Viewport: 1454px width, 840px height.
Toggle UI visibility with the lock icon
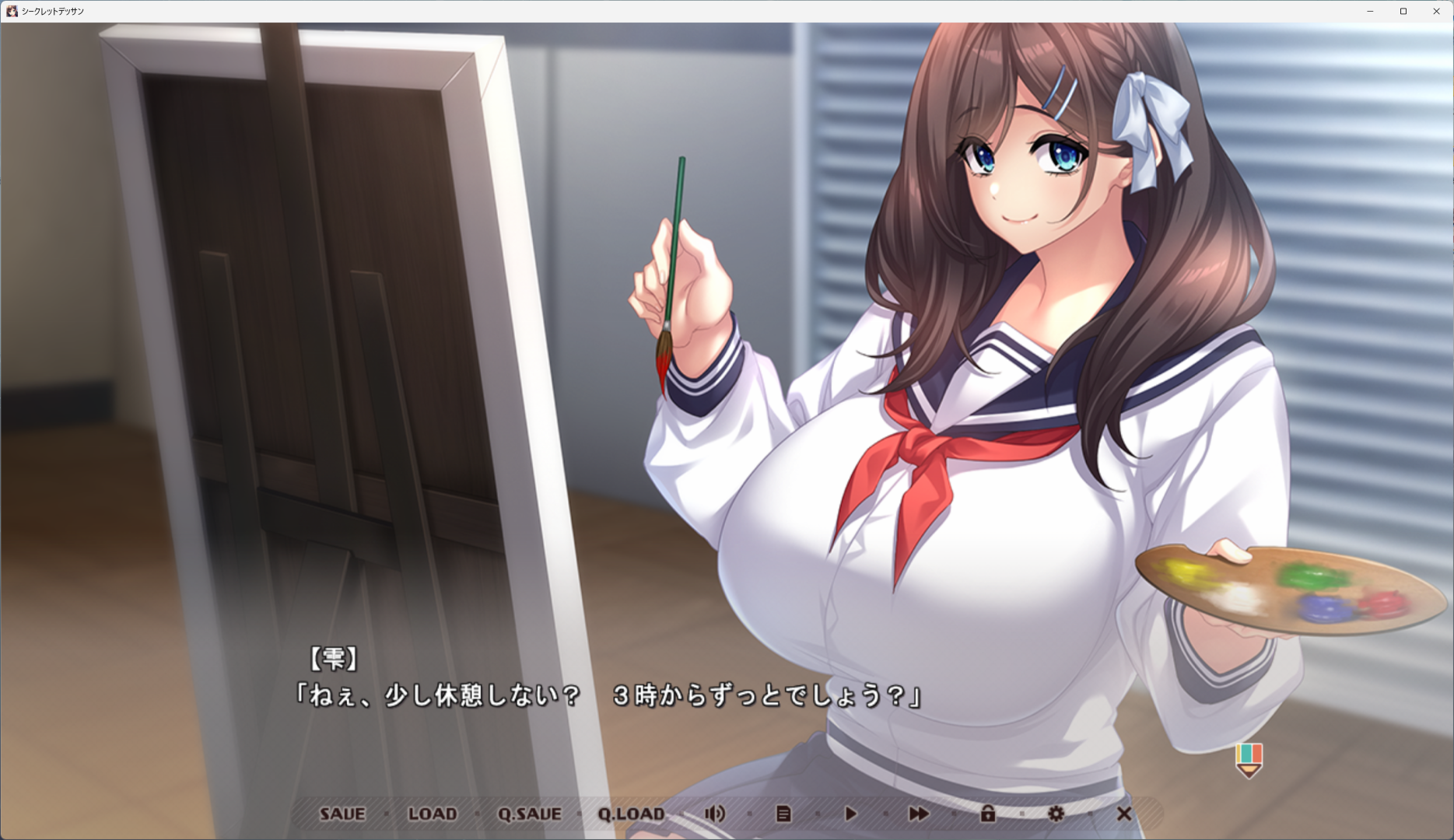coord(988,814)
